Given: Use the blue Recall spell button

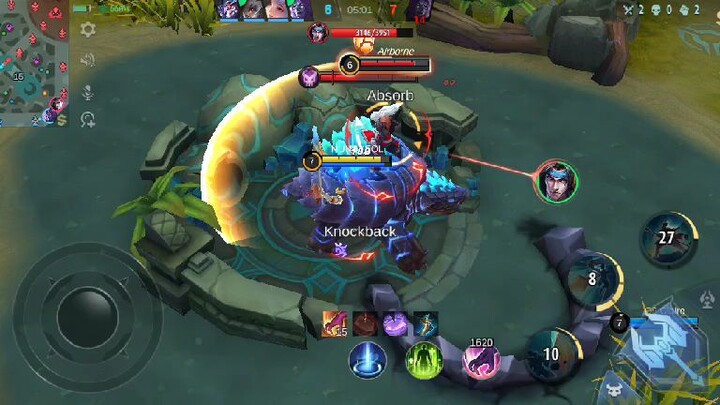Looking at the screenshot, I should pos(368,359).
